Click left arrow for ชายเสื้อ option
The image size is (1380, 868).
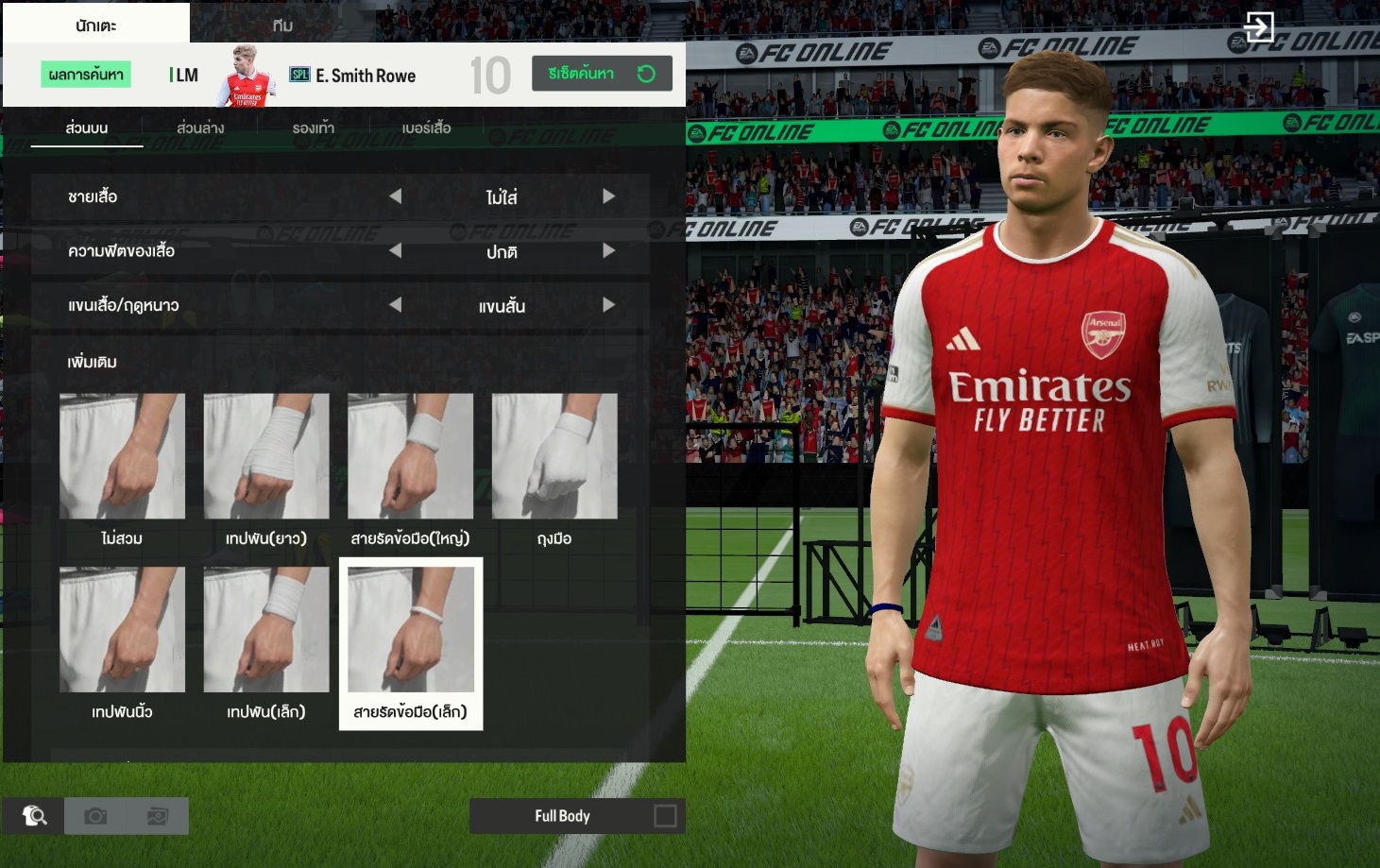point(396,196)
